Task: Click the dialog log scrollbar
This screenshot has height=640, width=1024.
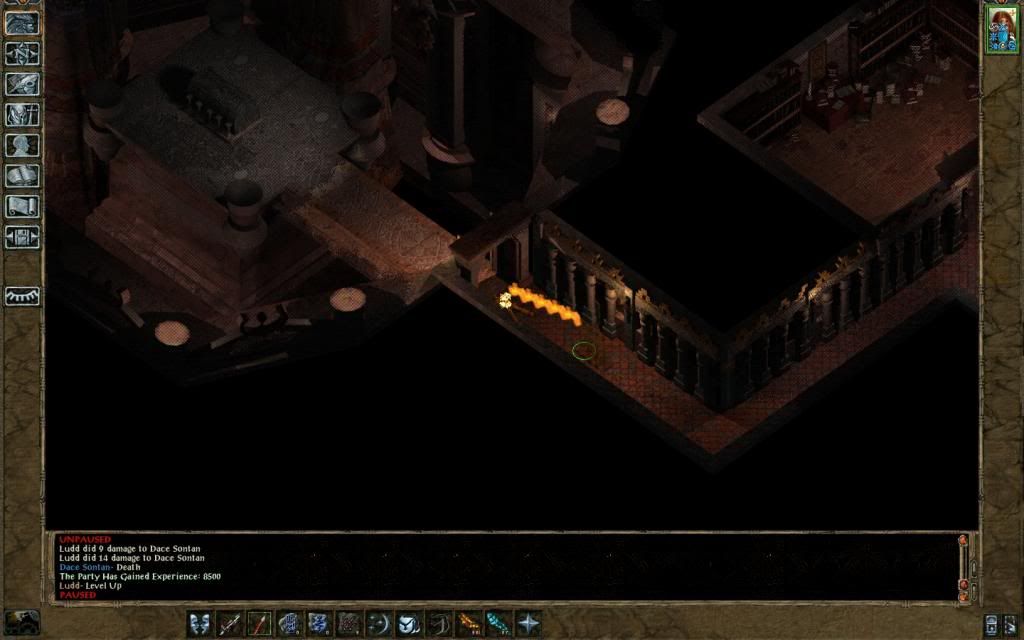Action: (963, 565)
